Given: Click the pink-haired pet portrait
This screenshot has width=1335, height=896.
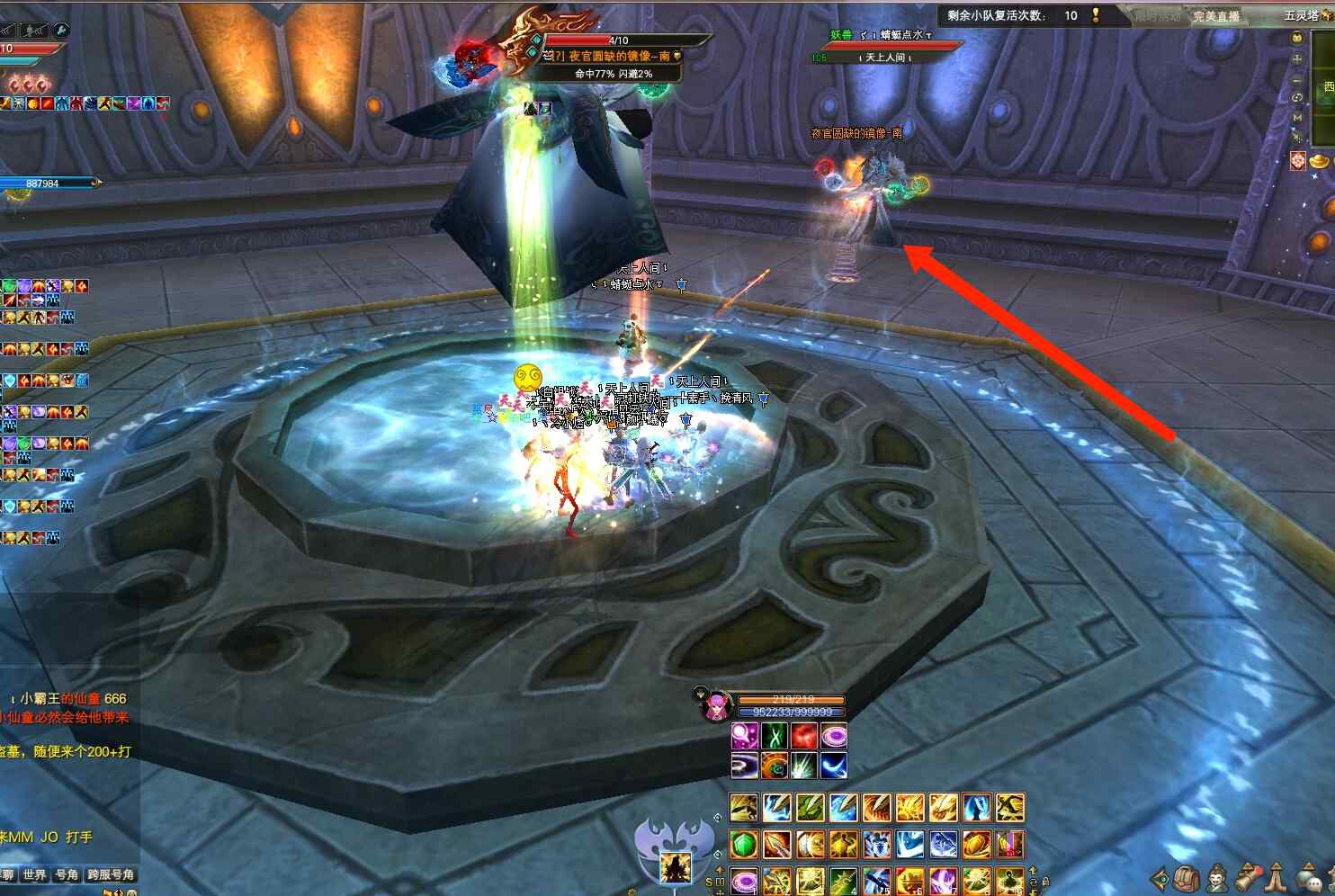Looking at the screenshot, I should pyautogui.click(x=717, y=706).
